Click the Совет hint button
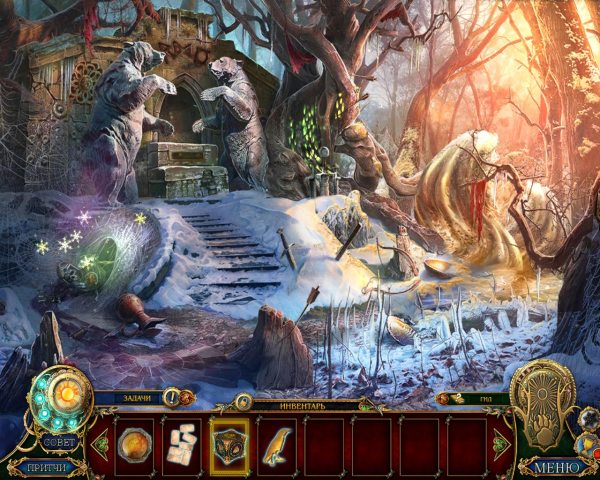The image size is (600, 480). pyautogui.click(x=60, y=441)
